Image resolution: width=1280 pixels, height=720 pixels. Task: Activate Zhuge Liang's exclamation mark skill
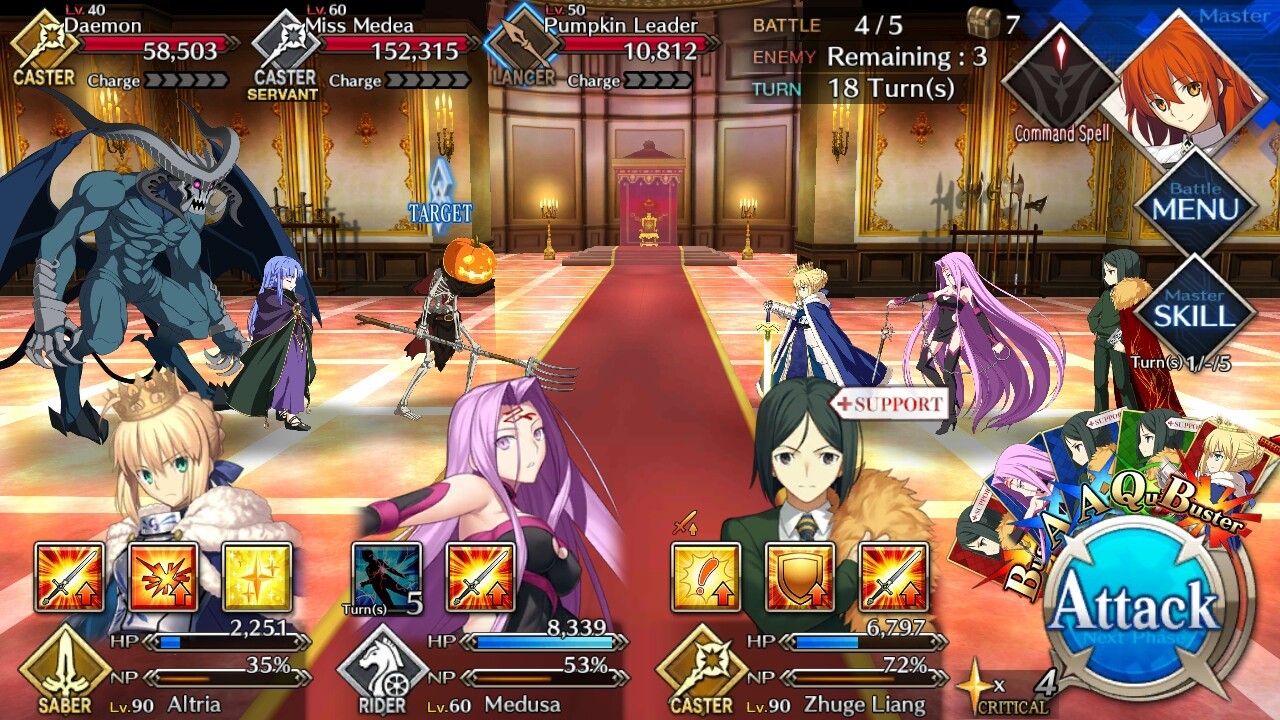coord(706,577)
